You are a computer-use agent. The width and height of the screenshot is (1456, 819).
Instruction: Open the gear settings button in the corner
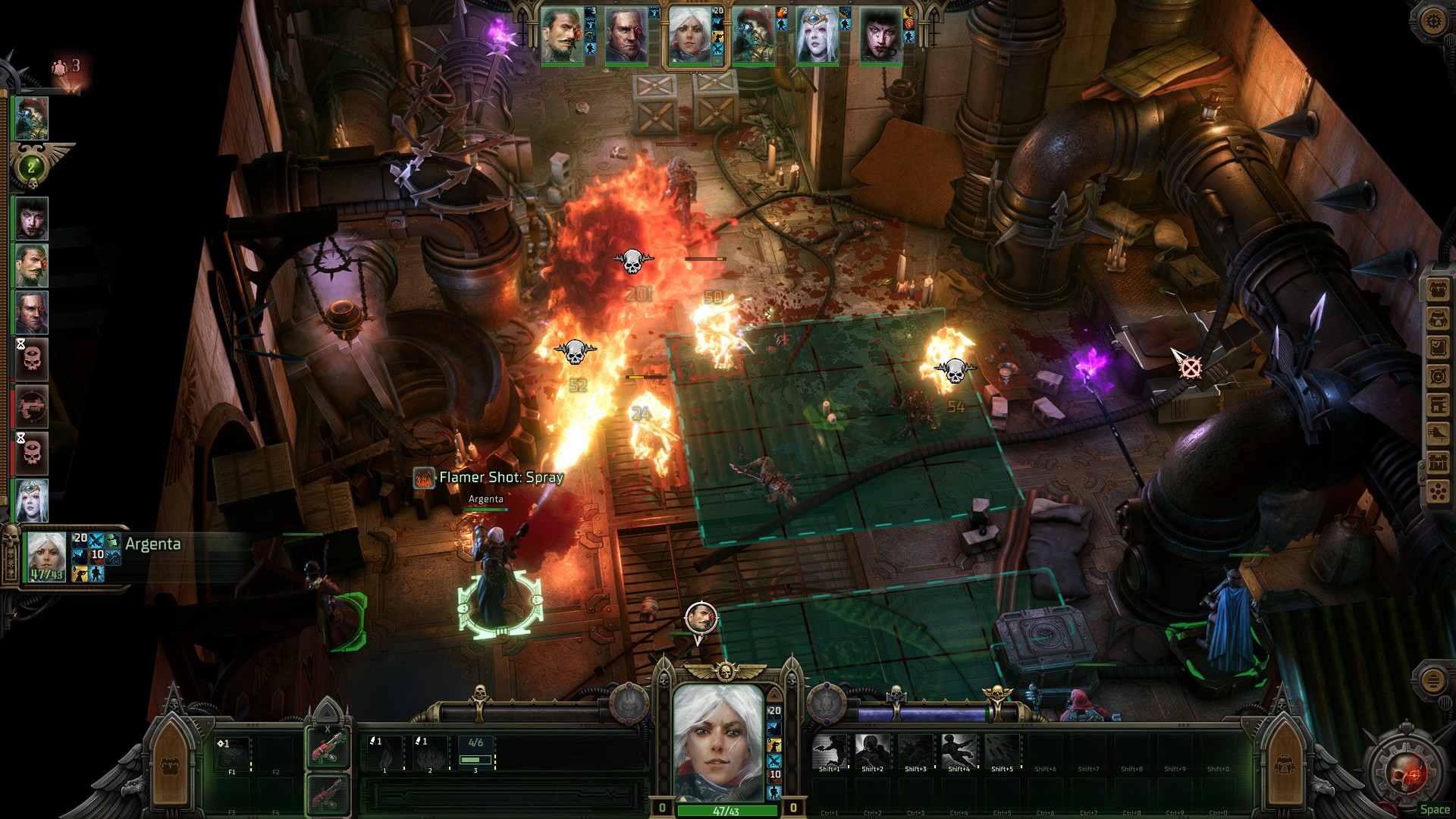(1432, 20)
